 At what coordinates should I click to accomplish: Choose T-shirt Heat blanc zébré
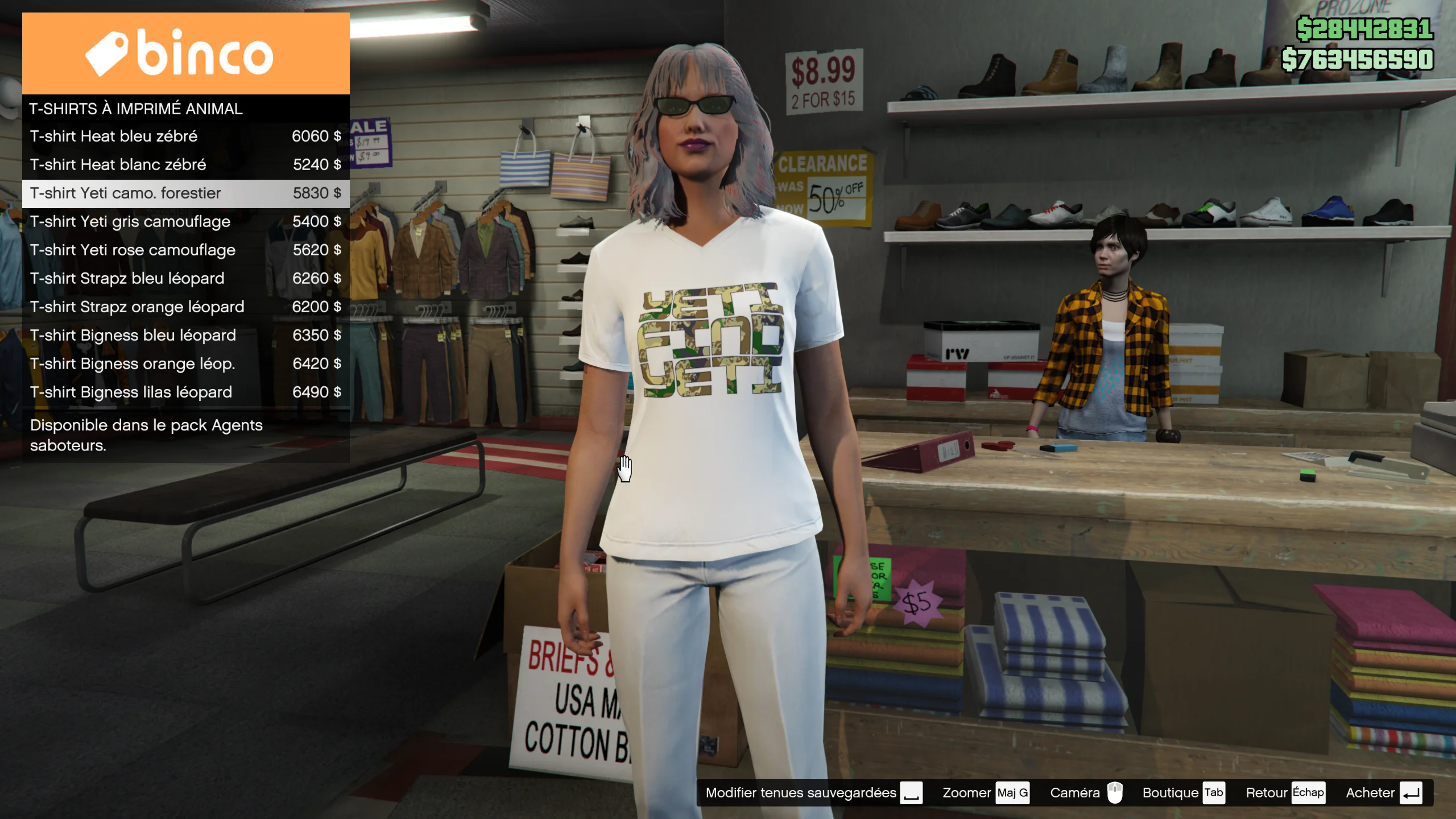pos(185,165)
